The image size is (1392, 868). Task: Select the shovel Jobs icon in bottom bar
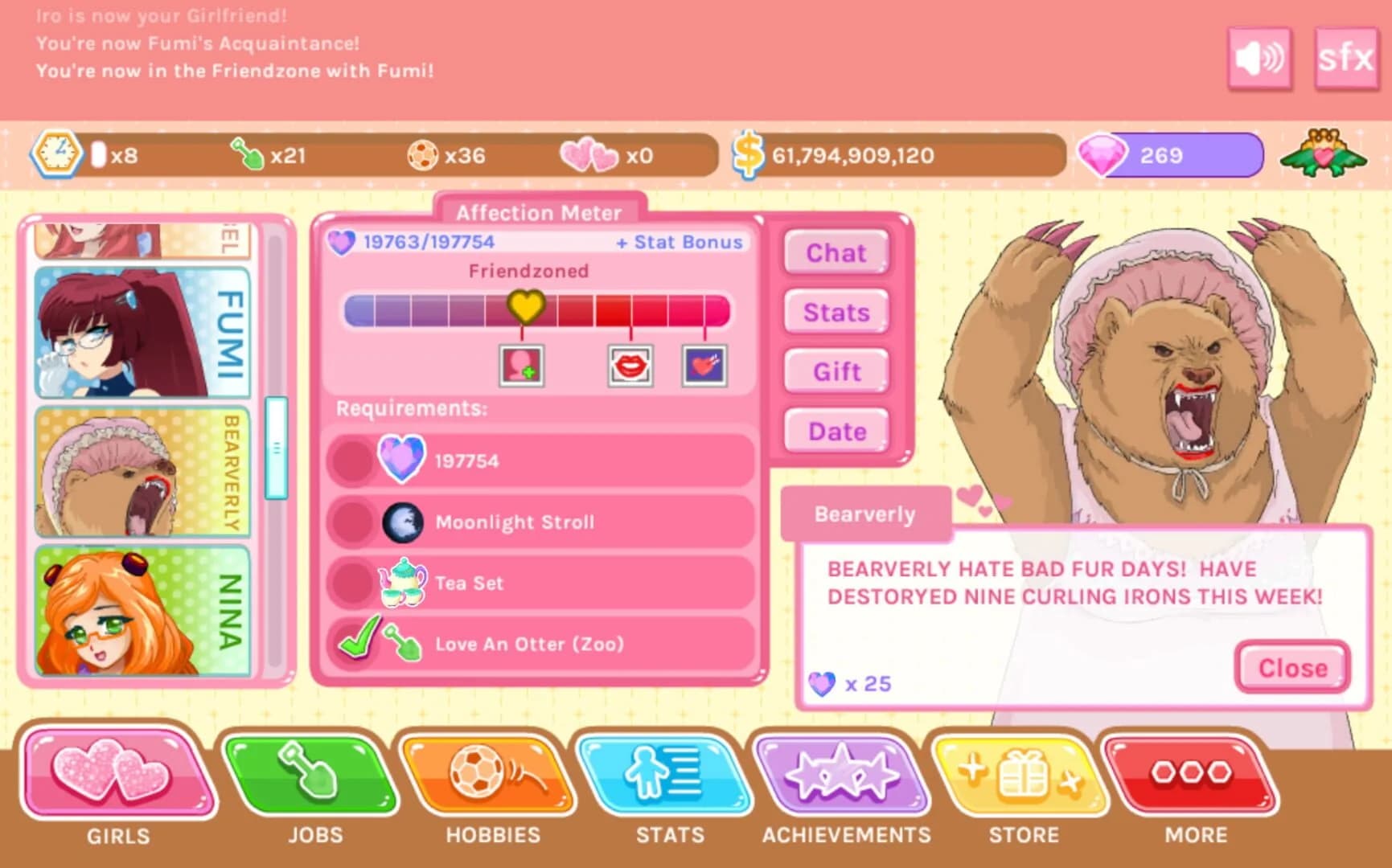click(314, 776)
